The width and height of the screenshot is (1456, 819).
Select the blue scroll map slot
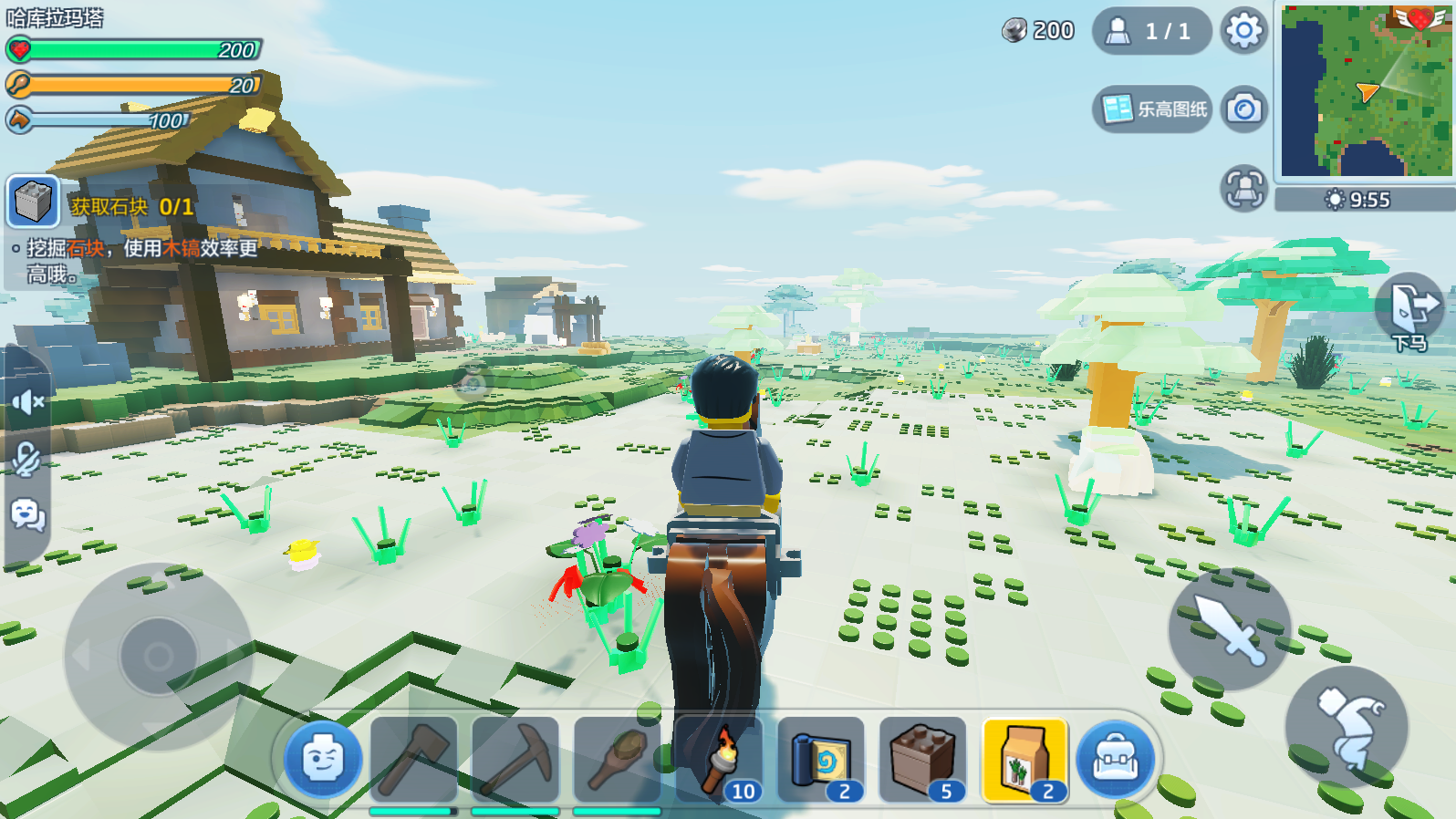(x=821, y=760)
